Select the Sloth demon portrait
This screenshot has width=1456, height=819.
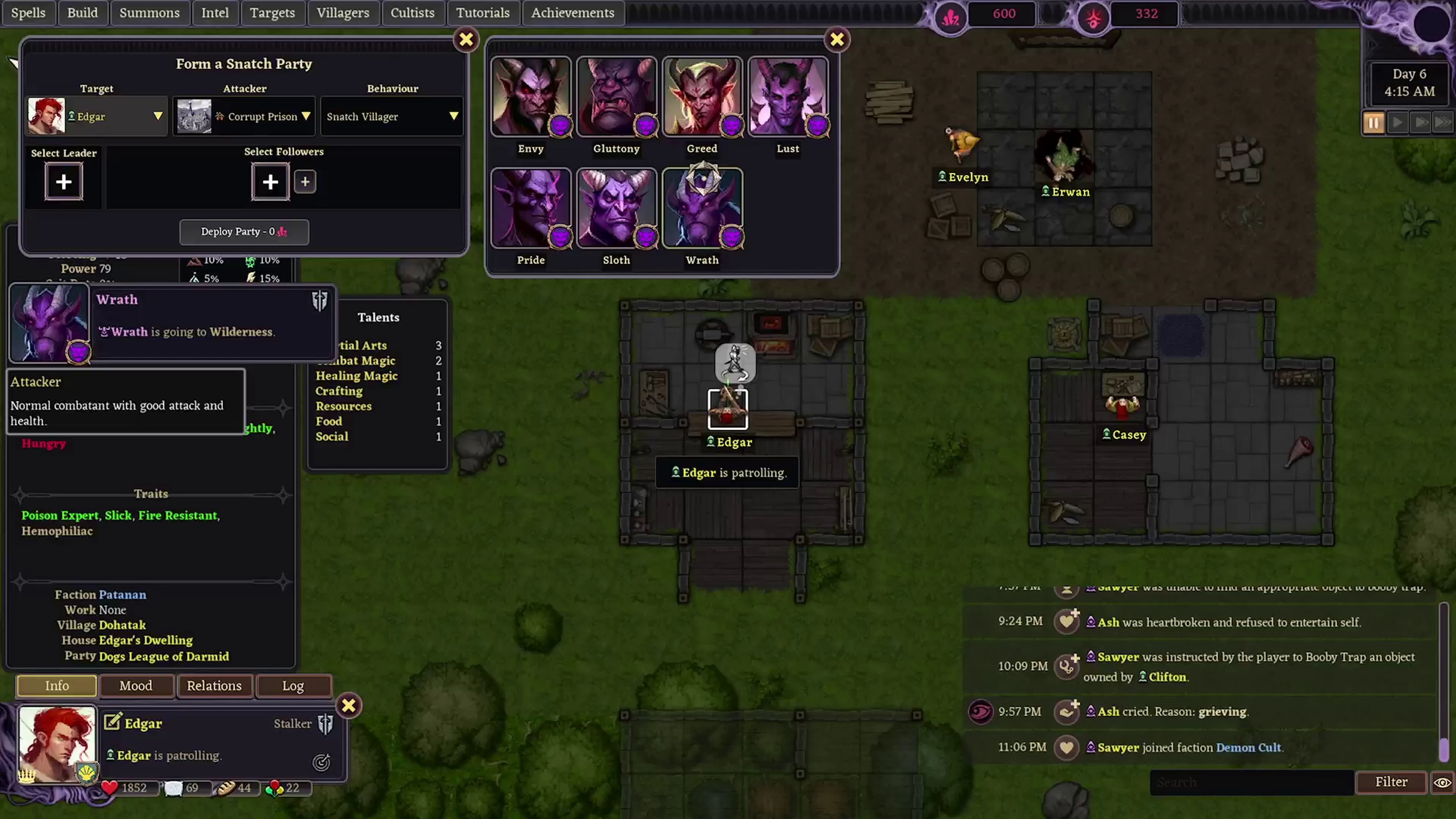(616, 207)
